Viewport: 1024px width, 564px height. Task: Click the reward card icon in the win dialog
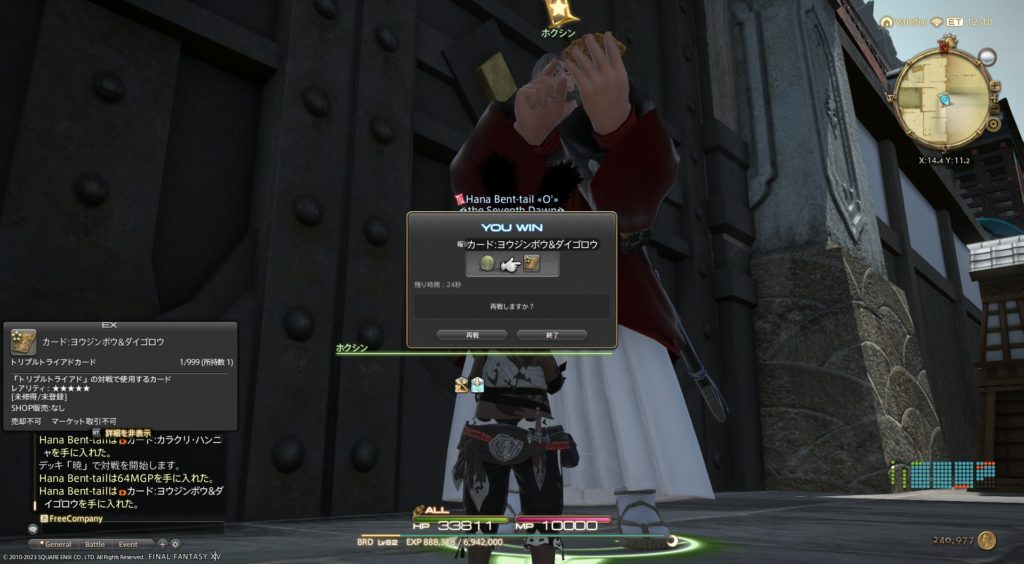pyautogui.click(x=532, y=264)
